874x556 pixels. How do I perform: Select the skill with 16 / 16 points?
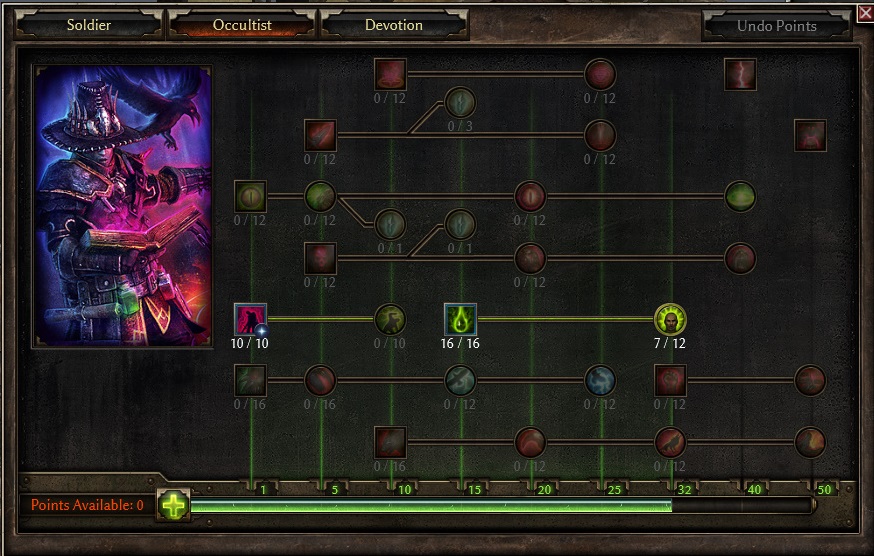(460, 319)
